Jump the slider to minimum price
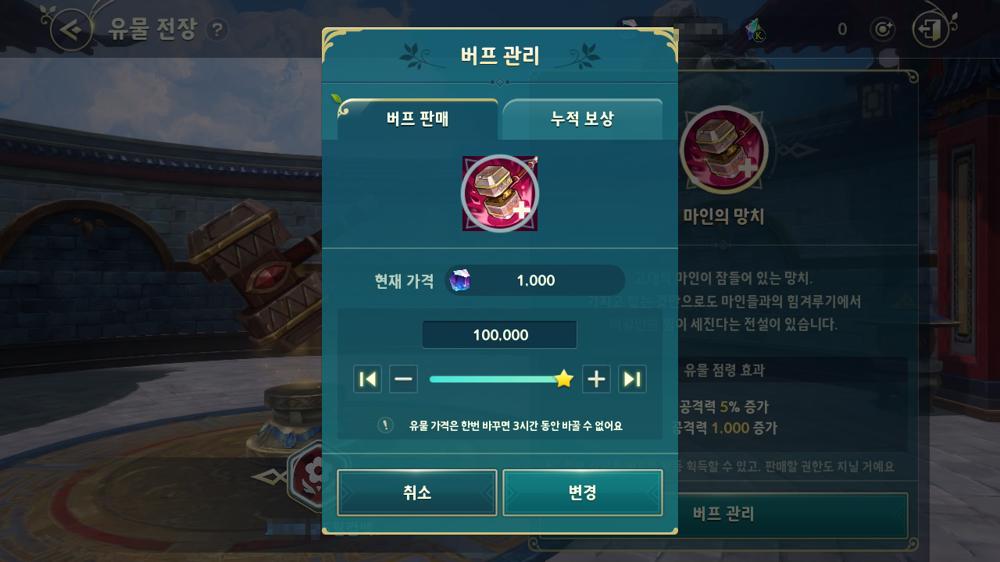 tap(368, 379)
